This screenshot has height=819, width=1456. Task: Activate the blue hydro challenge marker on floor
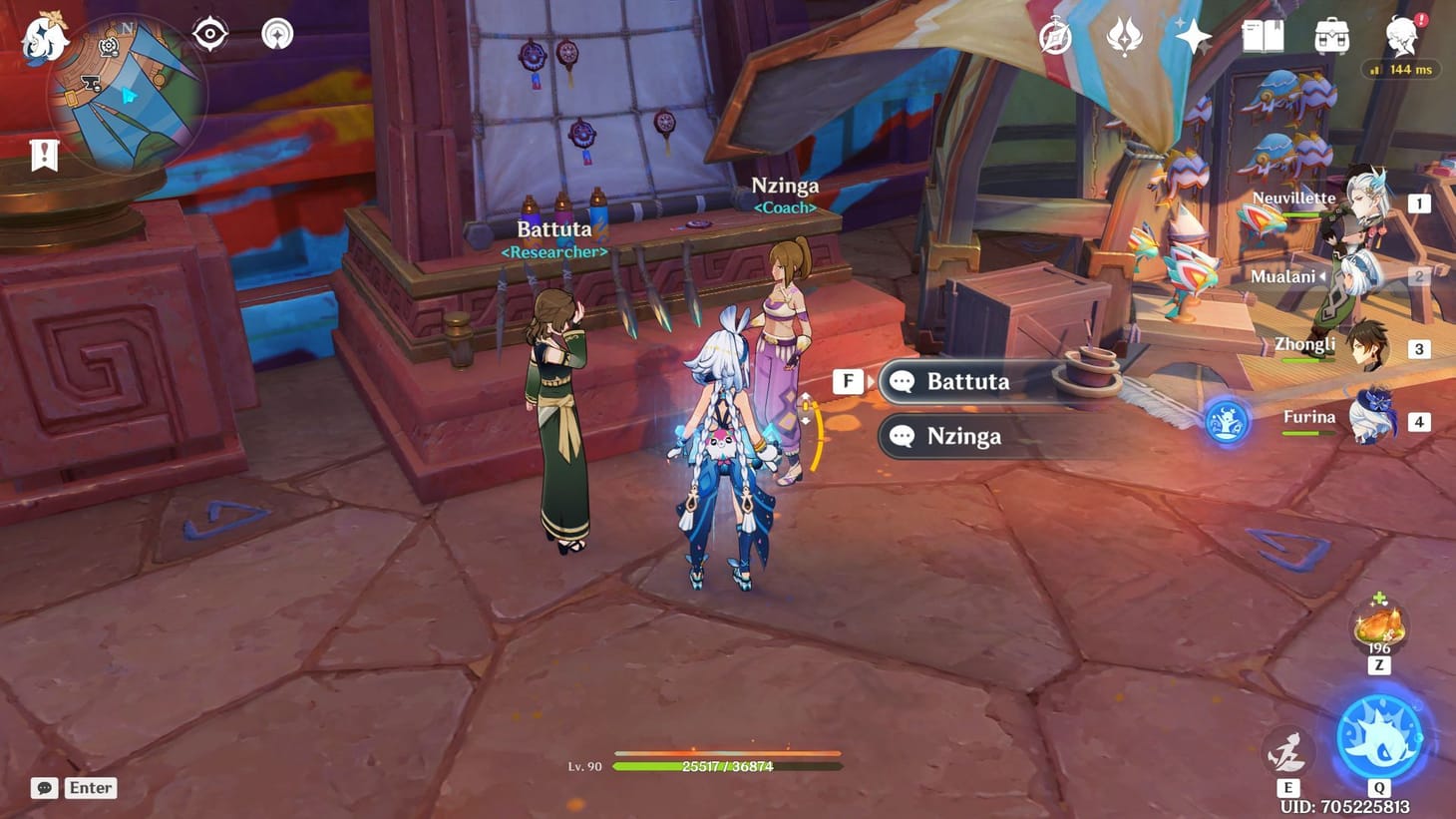1224,422
